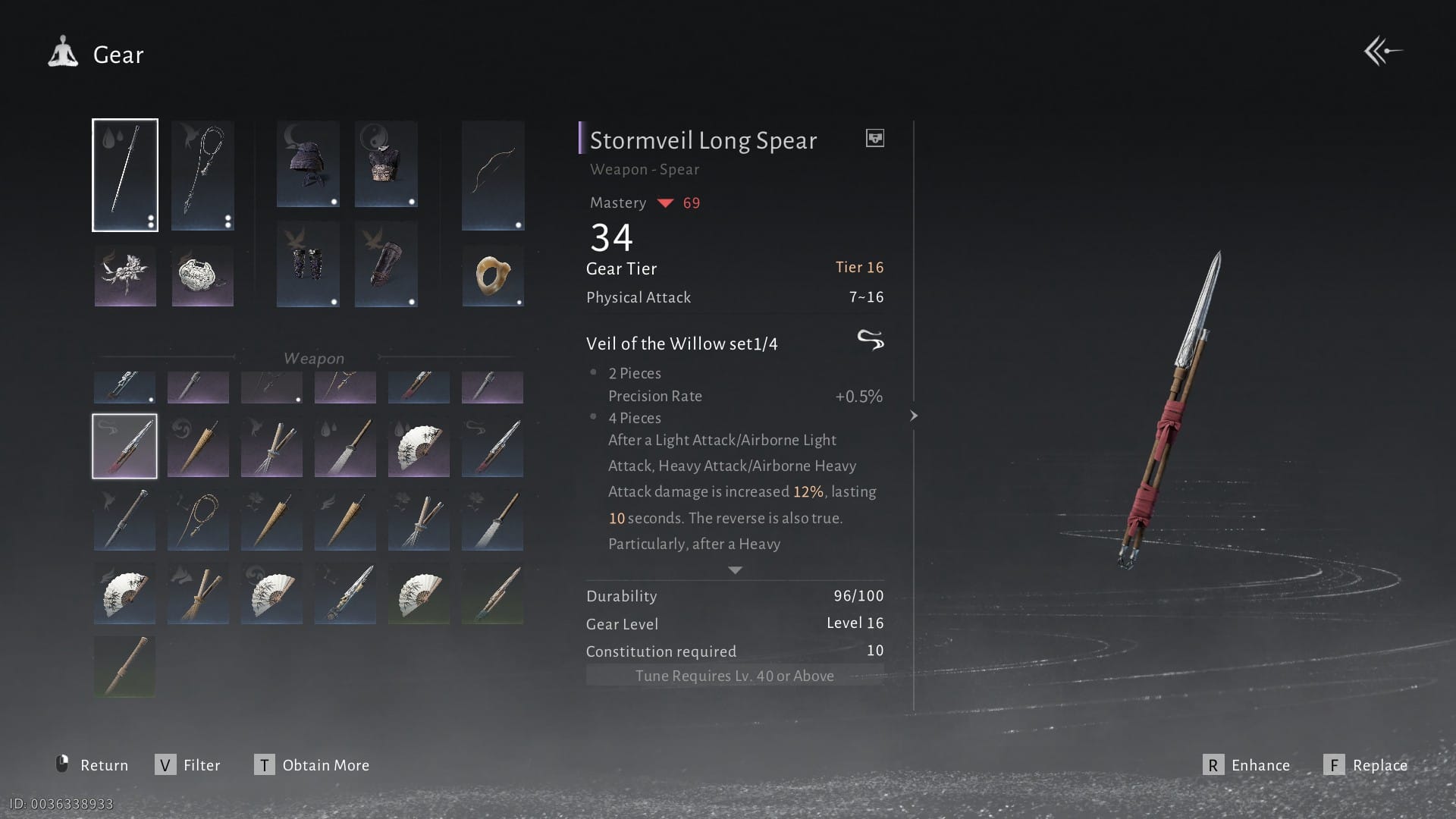Select the rope dart in the weapon inventory
The width and height of the screenshot is (1456, 819).
pos(198,519)
